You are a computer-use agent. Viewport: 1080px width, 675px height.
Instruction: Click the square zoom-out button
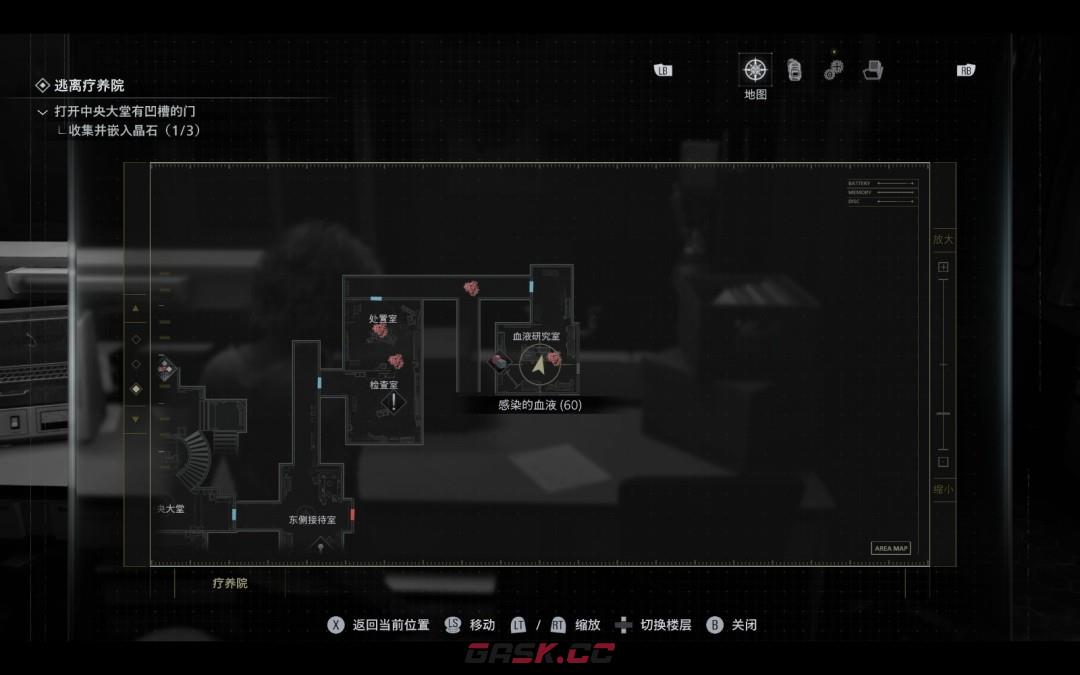point(943,462)
